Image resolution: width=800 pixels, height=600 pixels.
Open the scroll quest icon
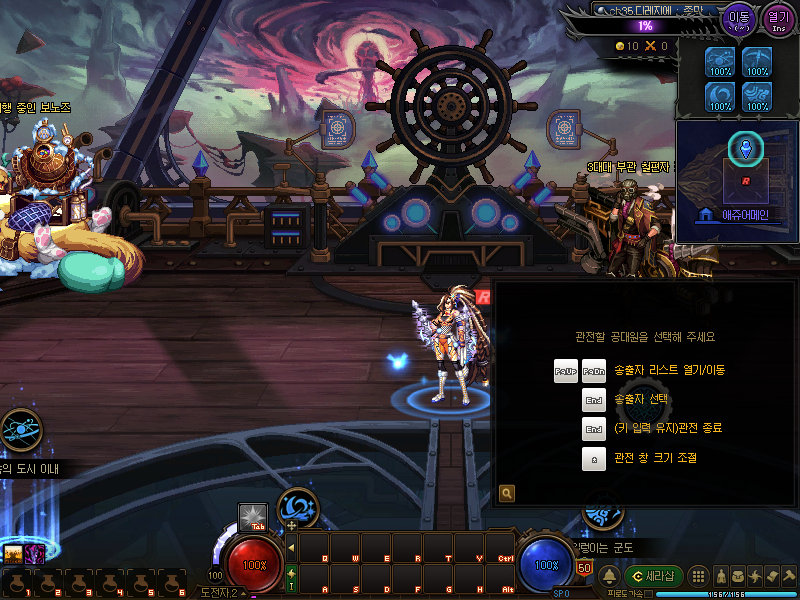pyautogui.click(x=772, y=576)
